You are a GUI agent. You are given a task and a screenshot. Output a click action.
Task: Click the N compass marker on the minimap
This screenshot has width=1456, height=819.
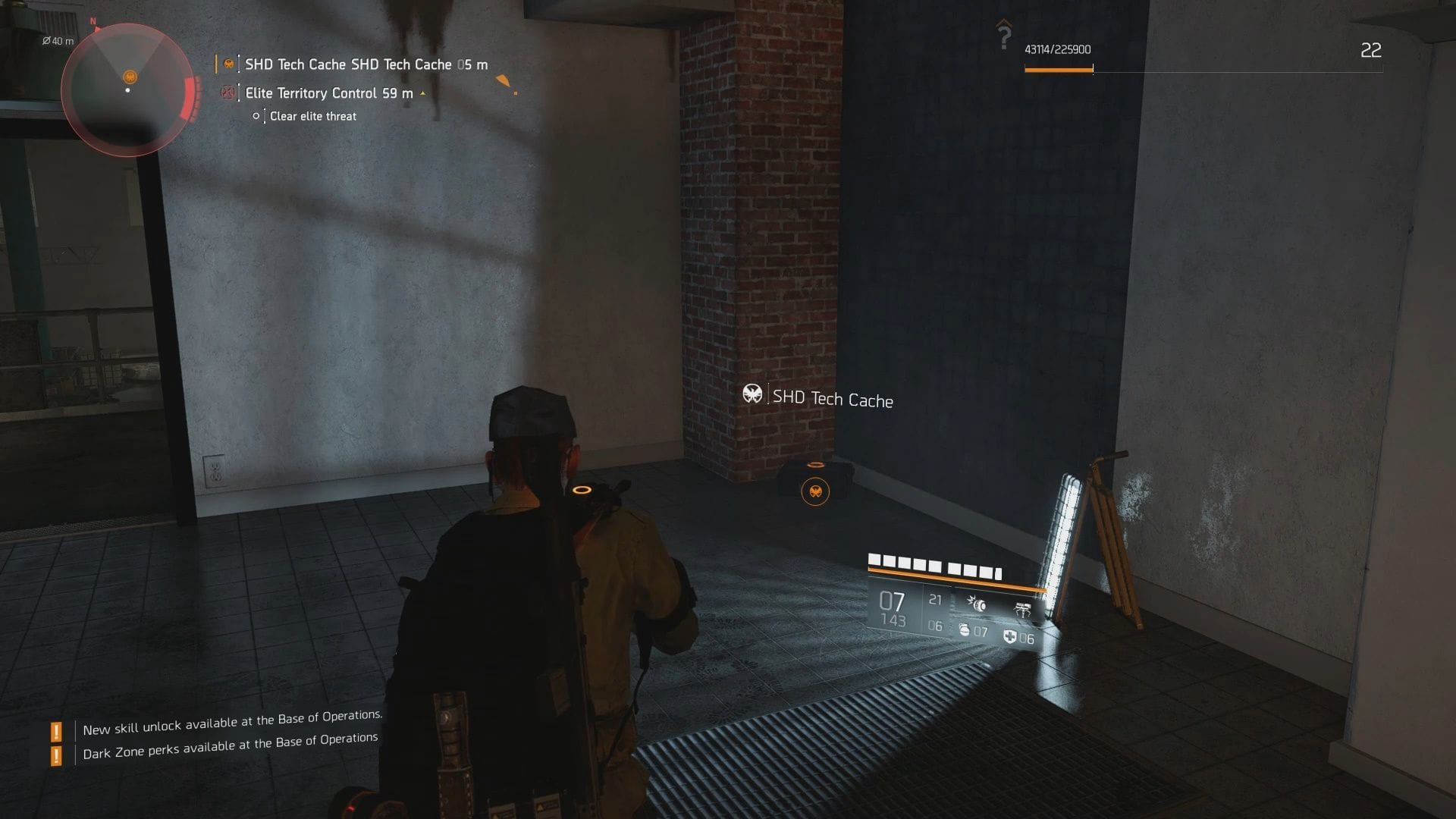point(93,23)
